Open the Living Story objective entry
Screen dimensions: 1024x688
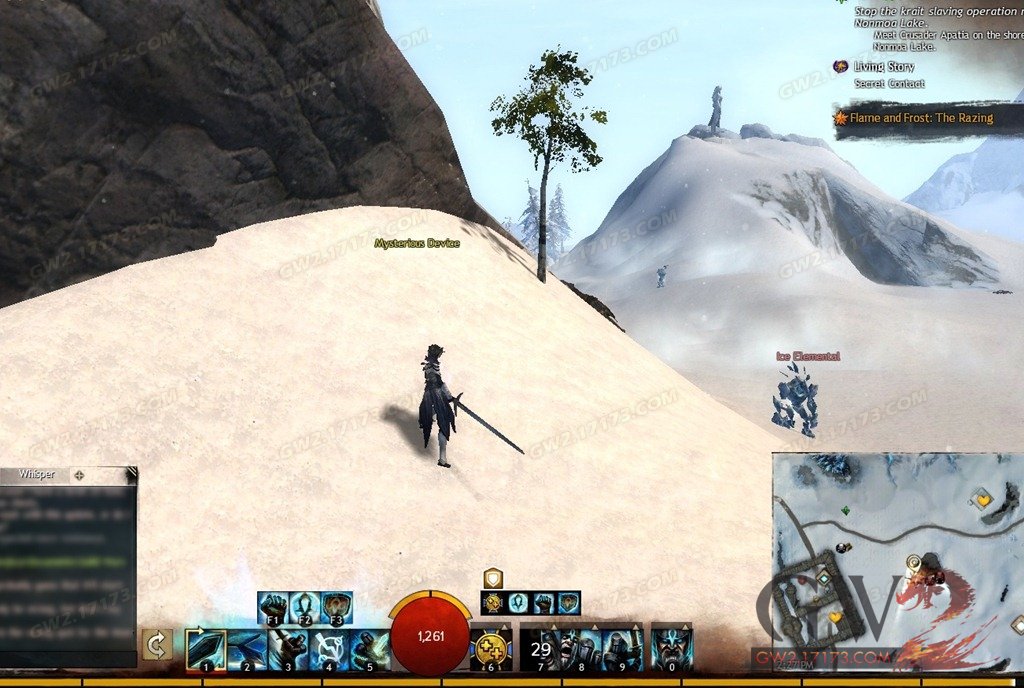click(884, 67)
